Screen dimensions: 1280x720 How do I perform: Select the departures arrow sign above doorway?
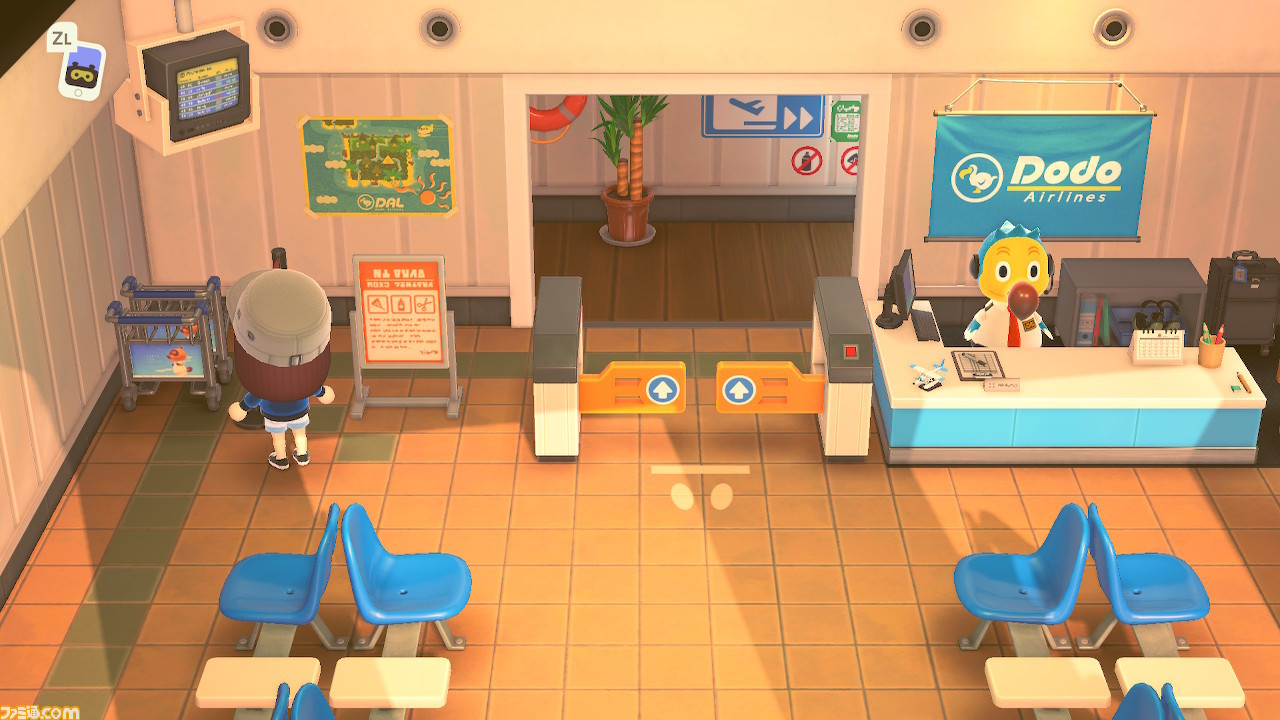pos(763,115)
